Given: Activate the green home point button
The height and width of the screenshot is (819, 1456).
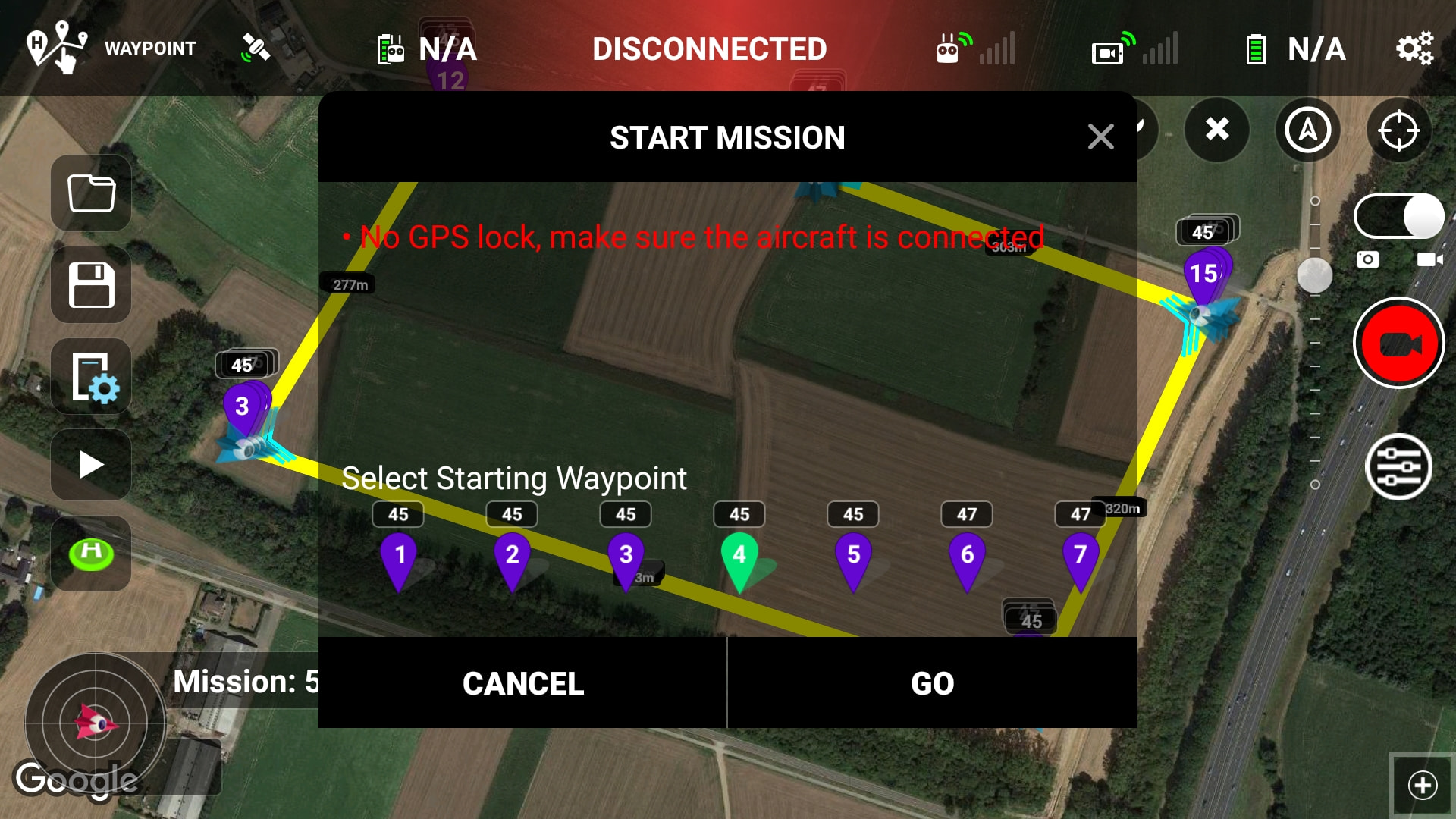Looking at the screenshot, I should [91, 553].
